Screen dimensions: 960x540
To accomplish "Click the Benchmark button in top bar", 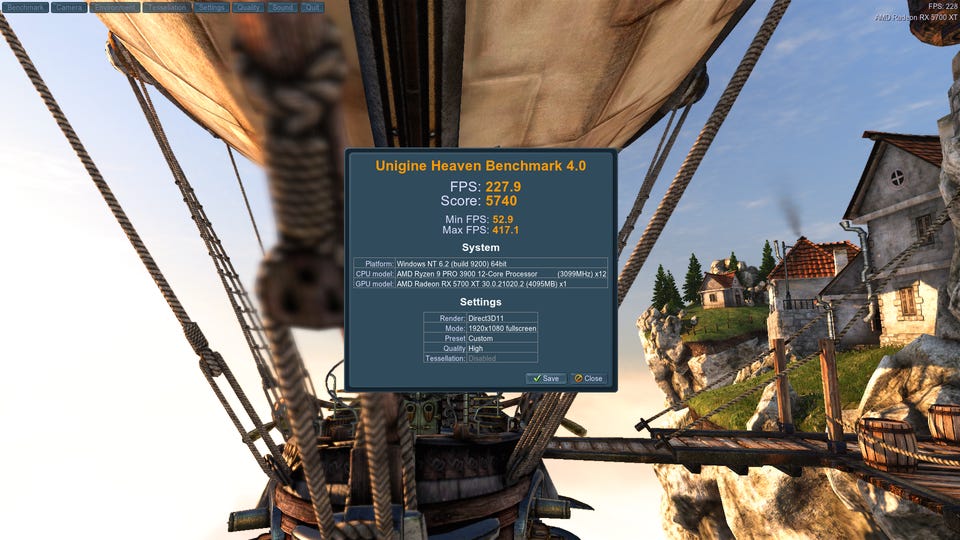I will (25, 7).
